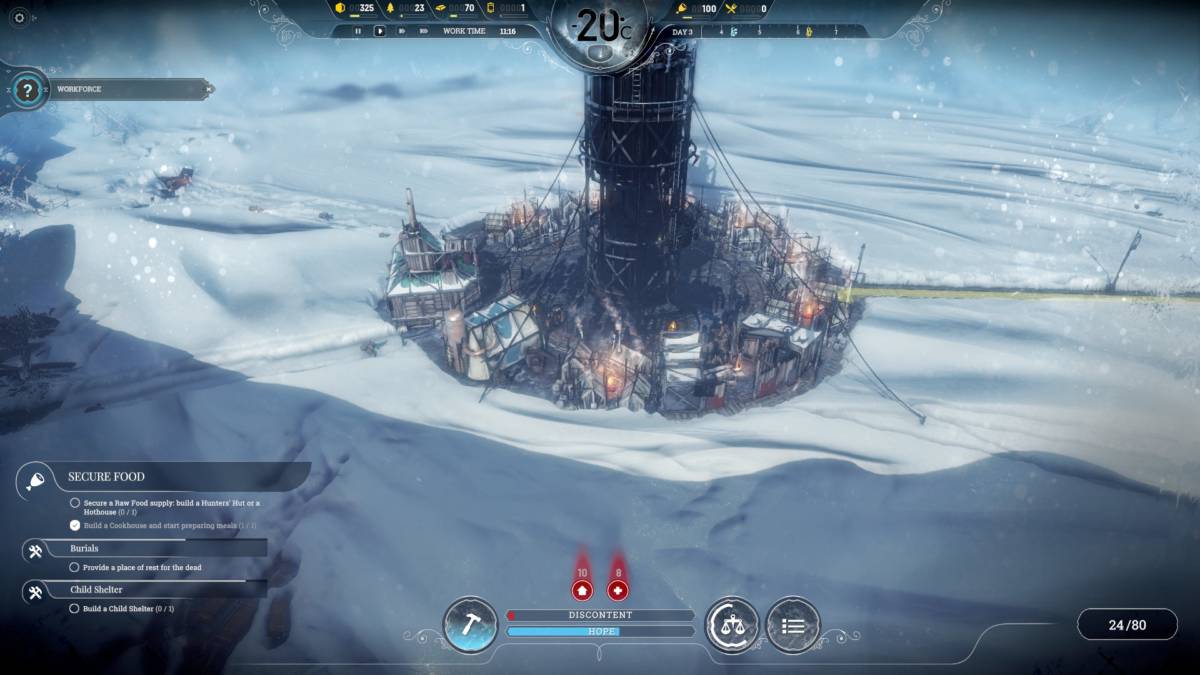1200x675 pixels.
Task: Click the sick people alert icon
Action: coord(618,590)
